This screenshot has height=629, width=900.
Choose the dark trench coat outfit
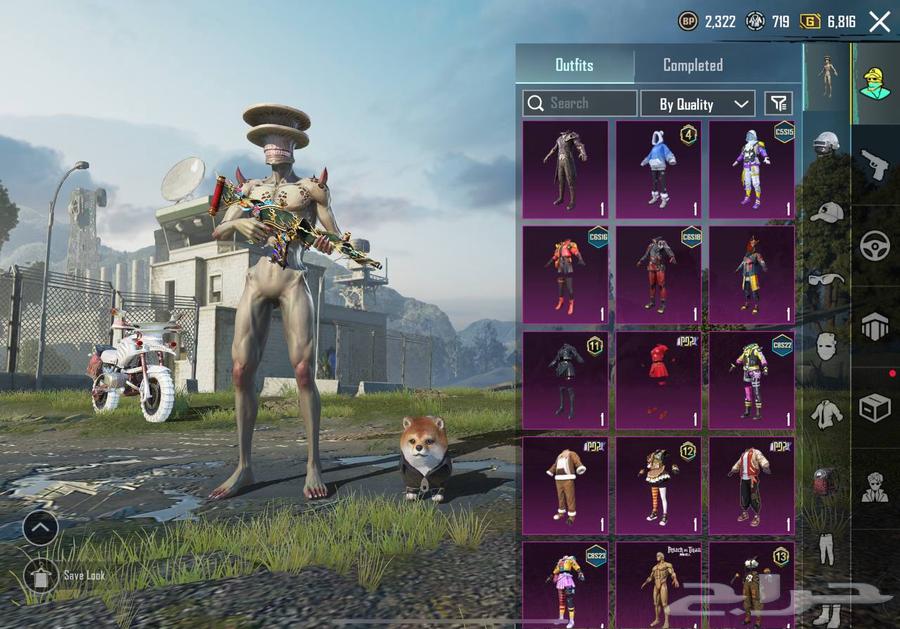[565, 169]
